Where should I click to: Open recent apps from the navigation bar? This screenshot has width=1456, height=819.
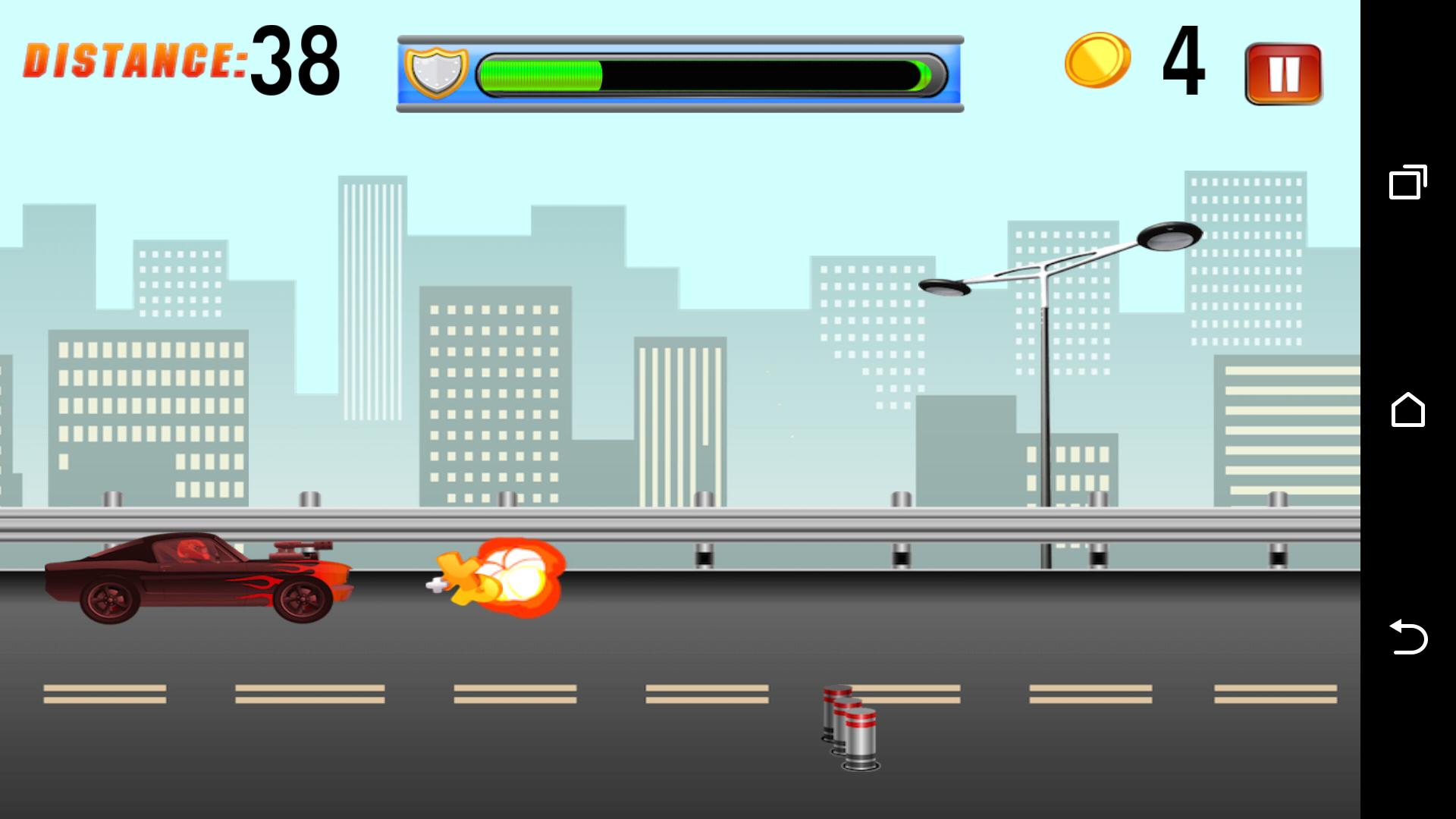pyautogui.click(x=1408, y=182)
